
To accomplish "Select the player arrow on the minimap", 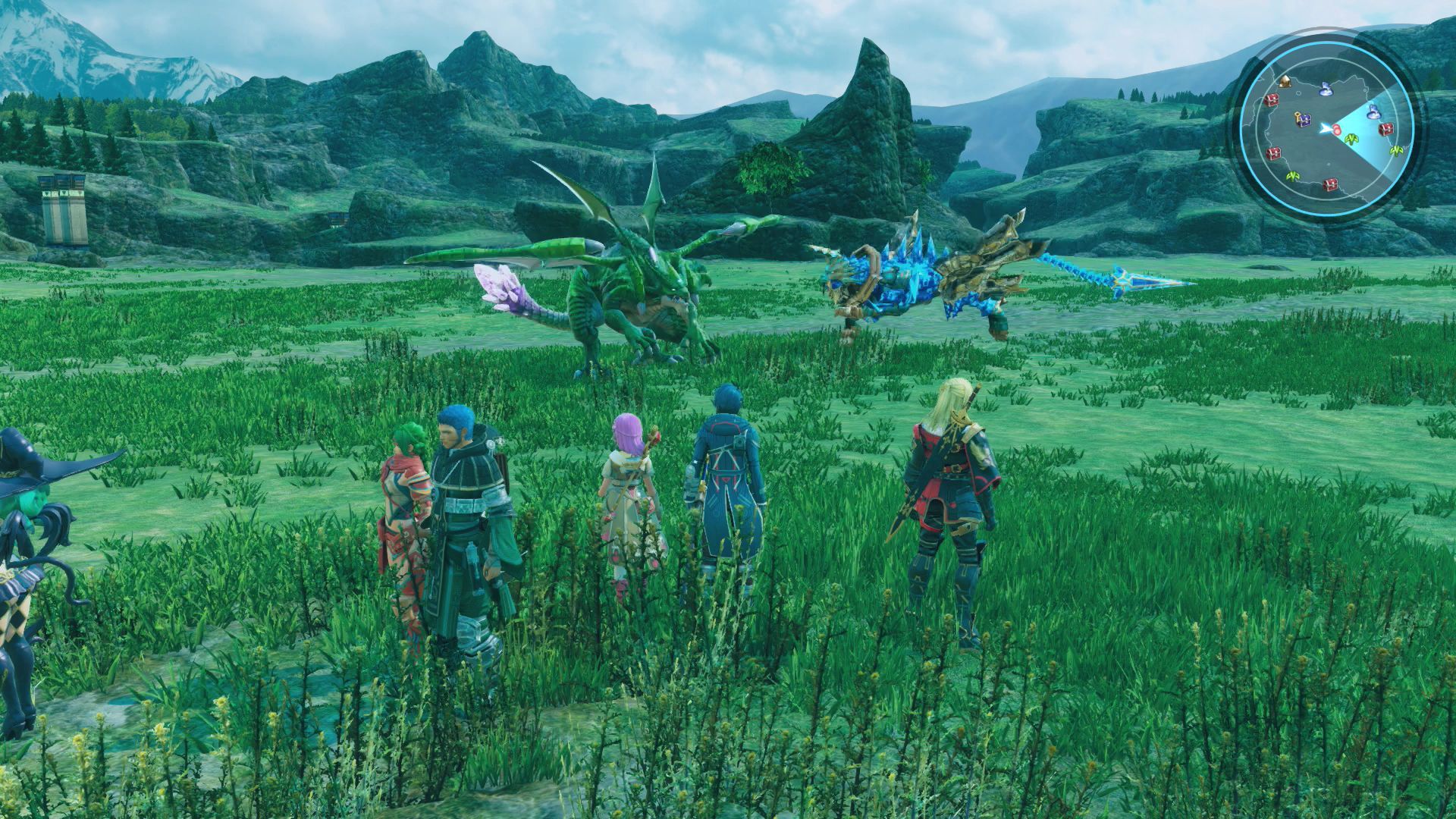I will (x=1325, y=129).
